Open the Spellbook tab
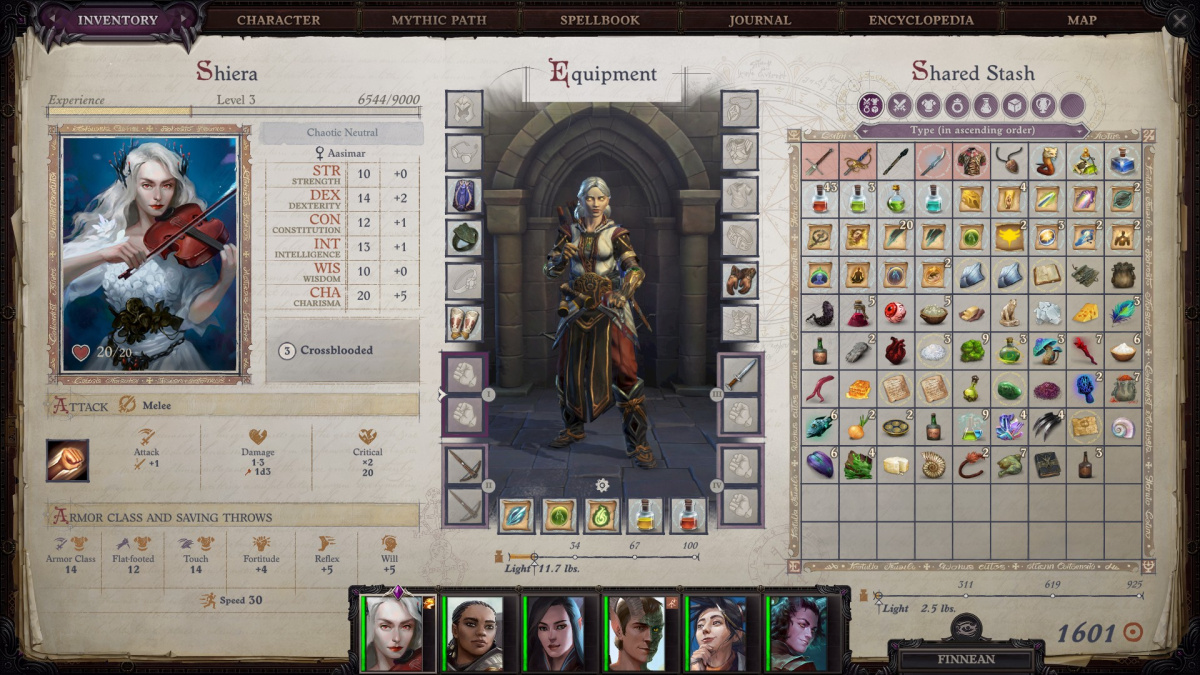 click(x=601, y=20)
